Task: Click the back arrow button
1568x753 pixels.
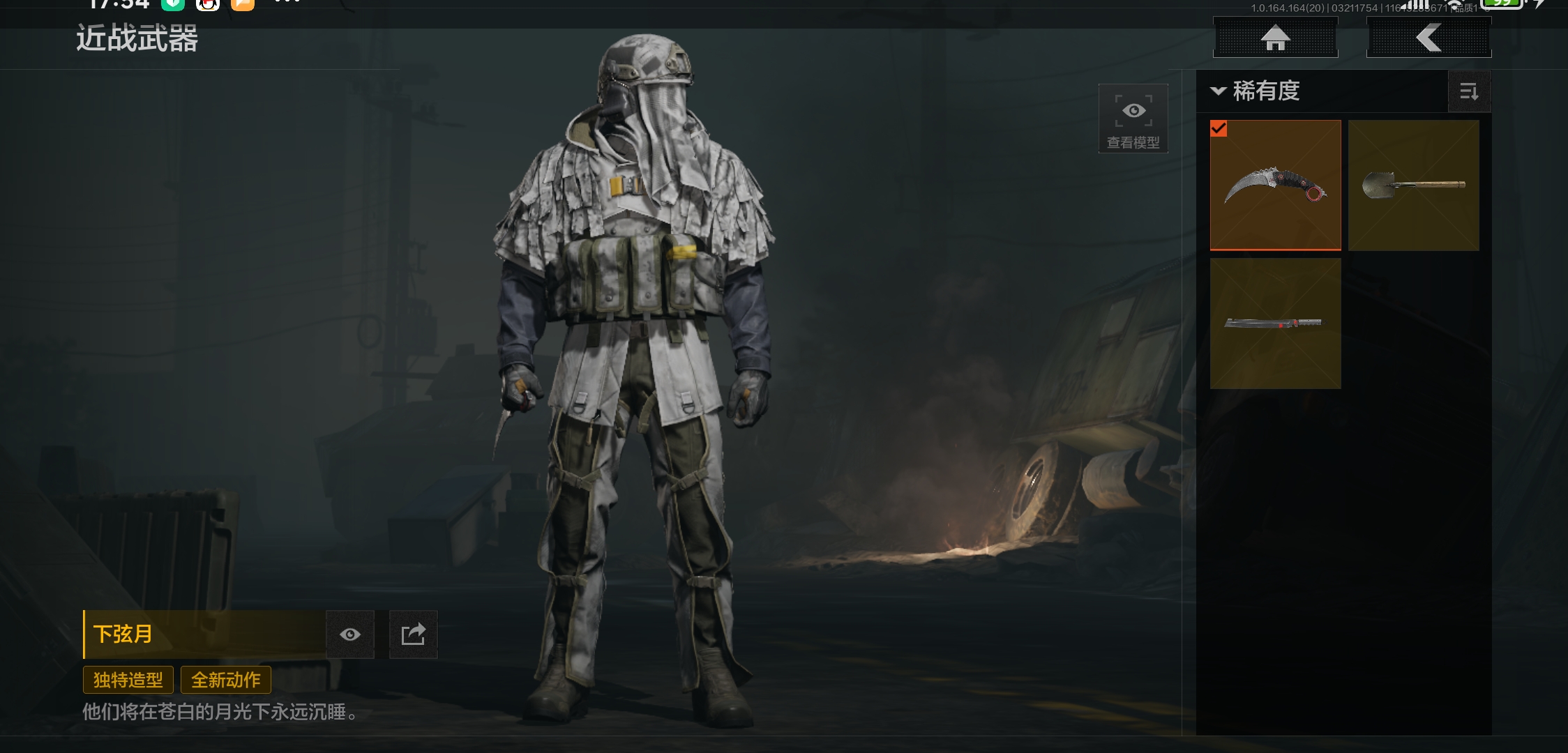Action: click(x=1428, y=38)
